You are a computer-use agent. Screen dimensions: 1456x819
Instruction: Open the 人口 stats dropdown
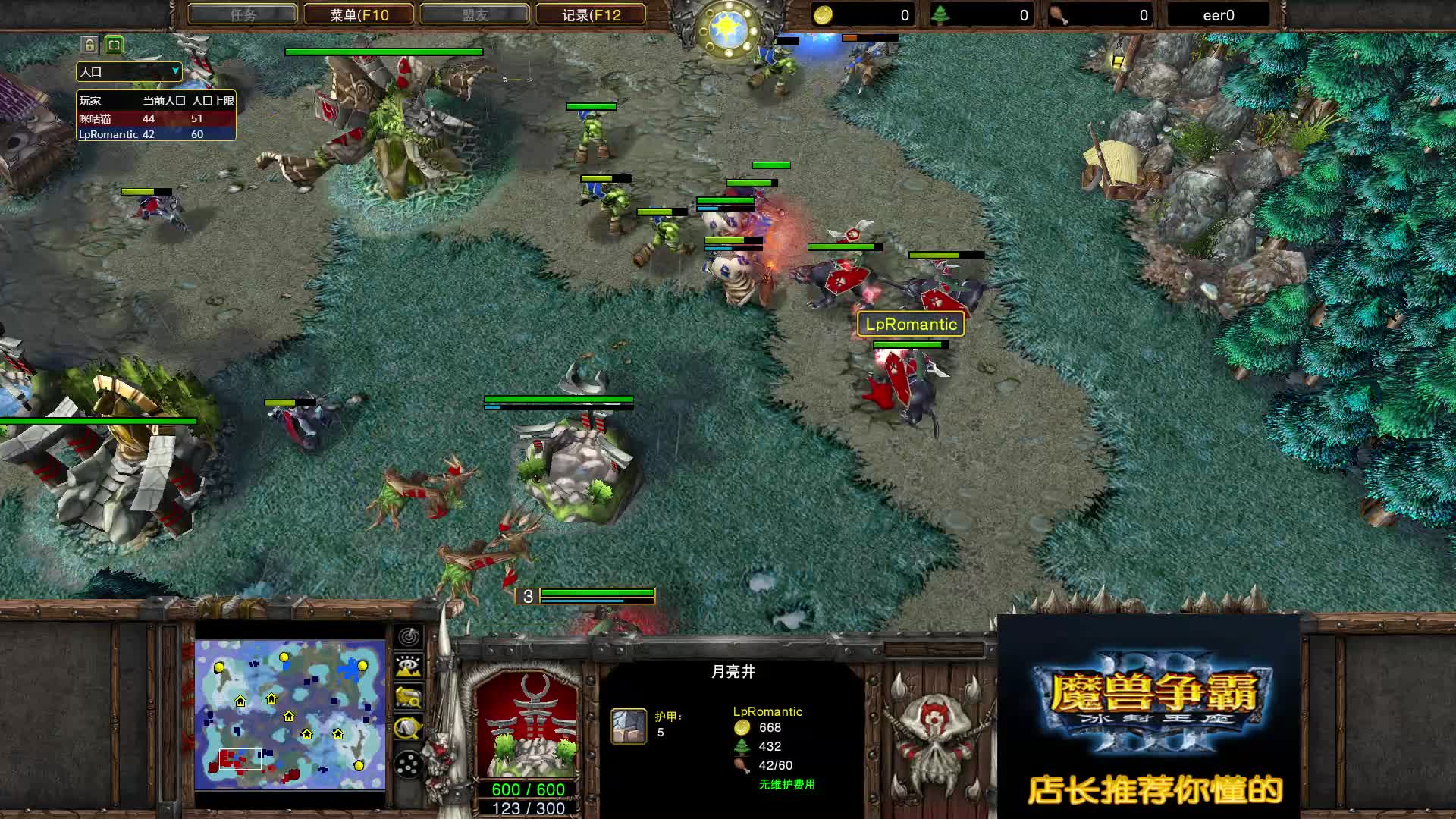127,72
